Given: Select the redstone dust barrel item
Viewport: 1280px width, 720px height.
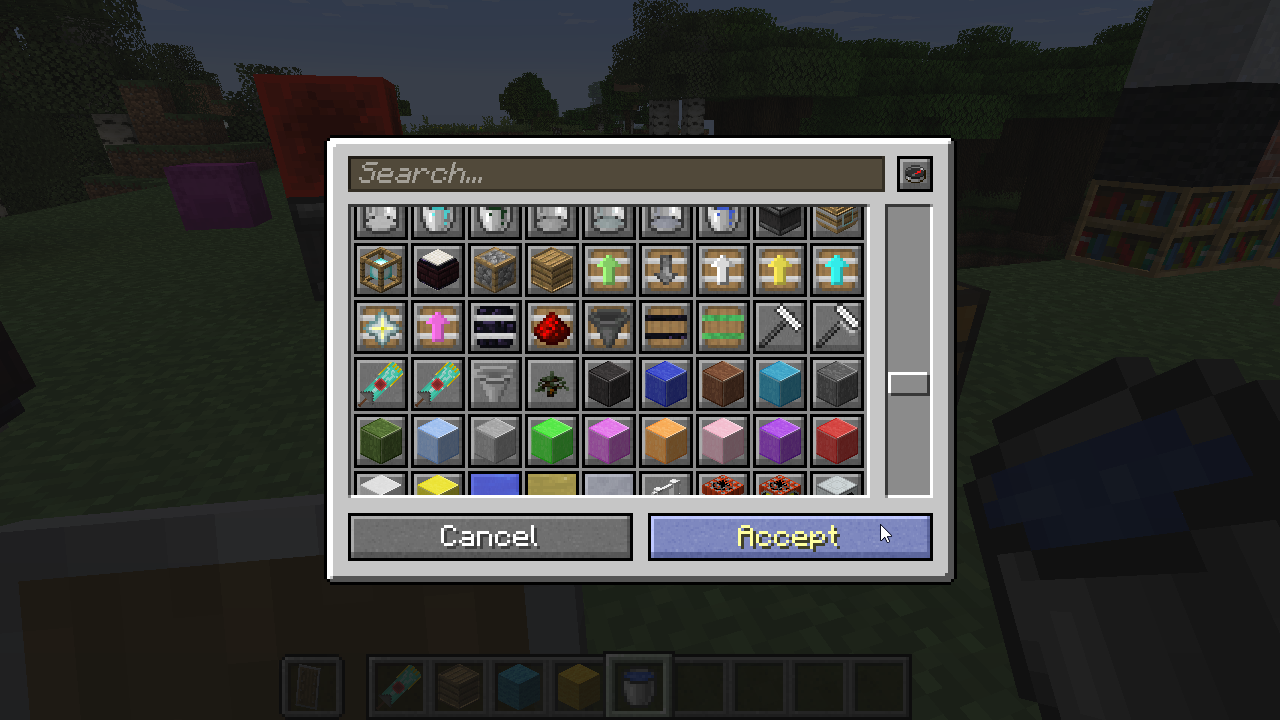Looking at the screenshot, I should 552,327.
